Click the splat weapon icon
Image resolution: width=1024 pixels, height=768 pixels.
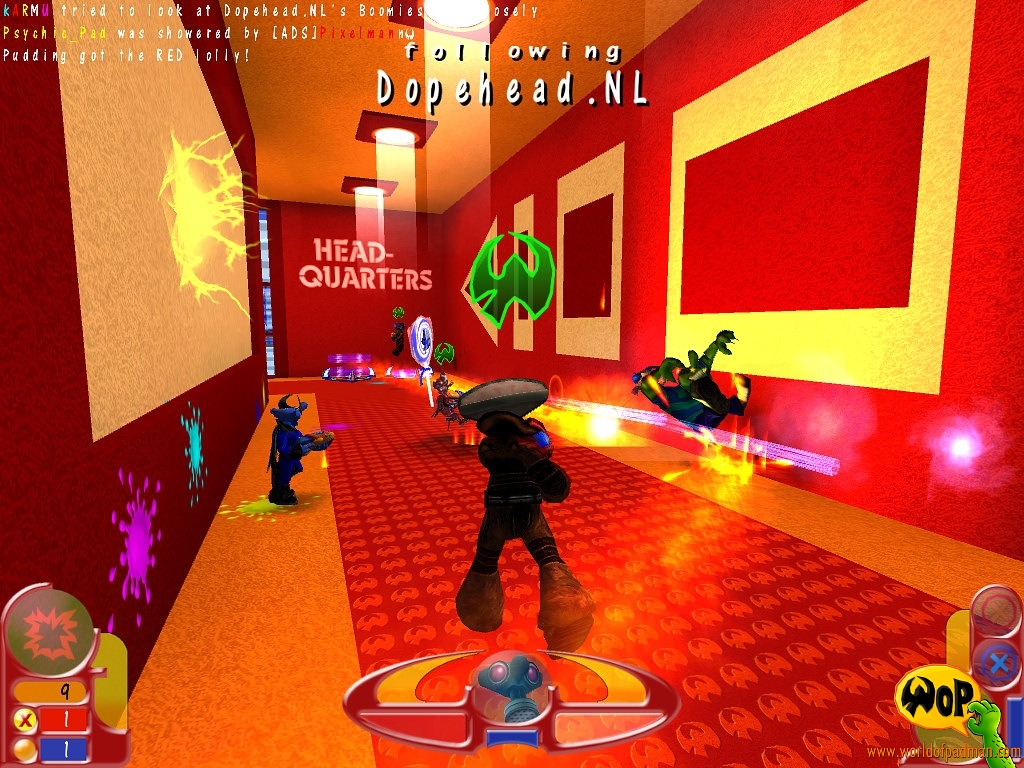point(48,634)
